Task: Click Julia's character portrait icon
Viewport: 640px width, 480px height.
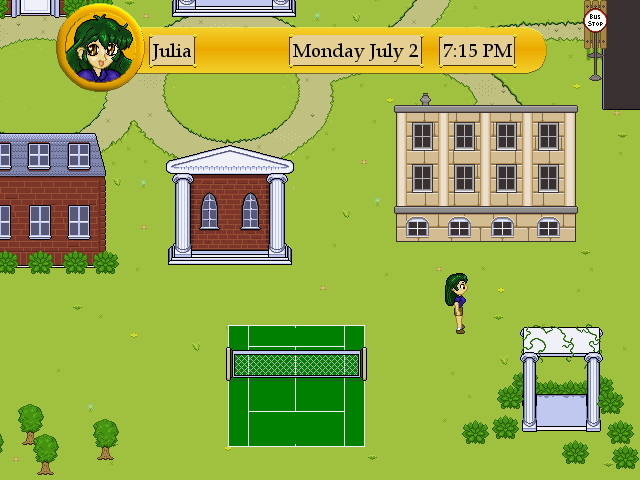Action: [100, 49]
